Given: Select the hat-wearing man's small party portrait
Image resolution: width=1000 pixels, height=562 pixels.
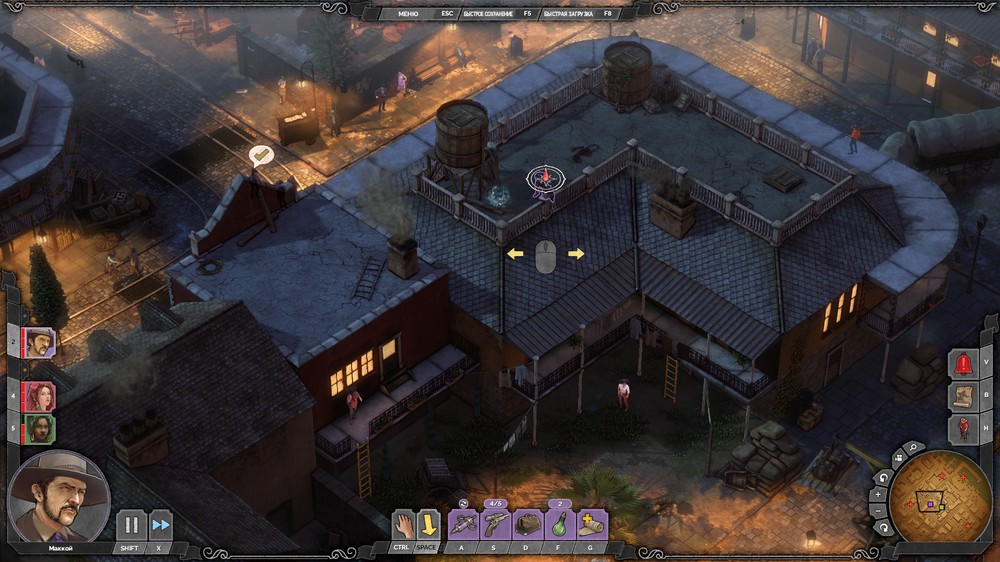Looking at the screenshot, I should pyautogui.click(x=40, y=342).
